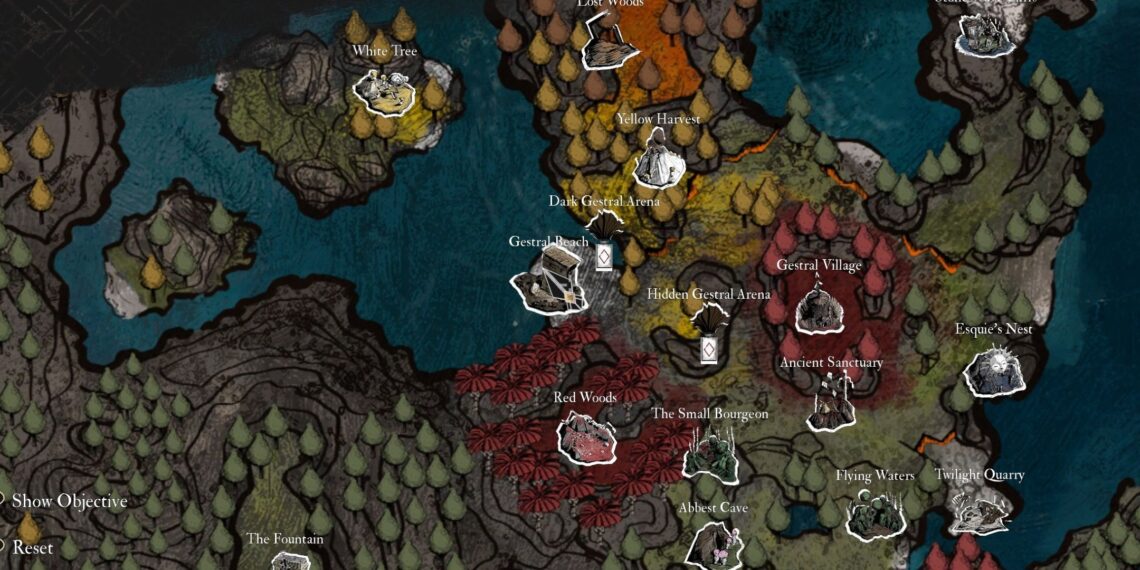Toggle the Show Objective option
This screenshot has height=570, width=1140.
click(68, 501)
